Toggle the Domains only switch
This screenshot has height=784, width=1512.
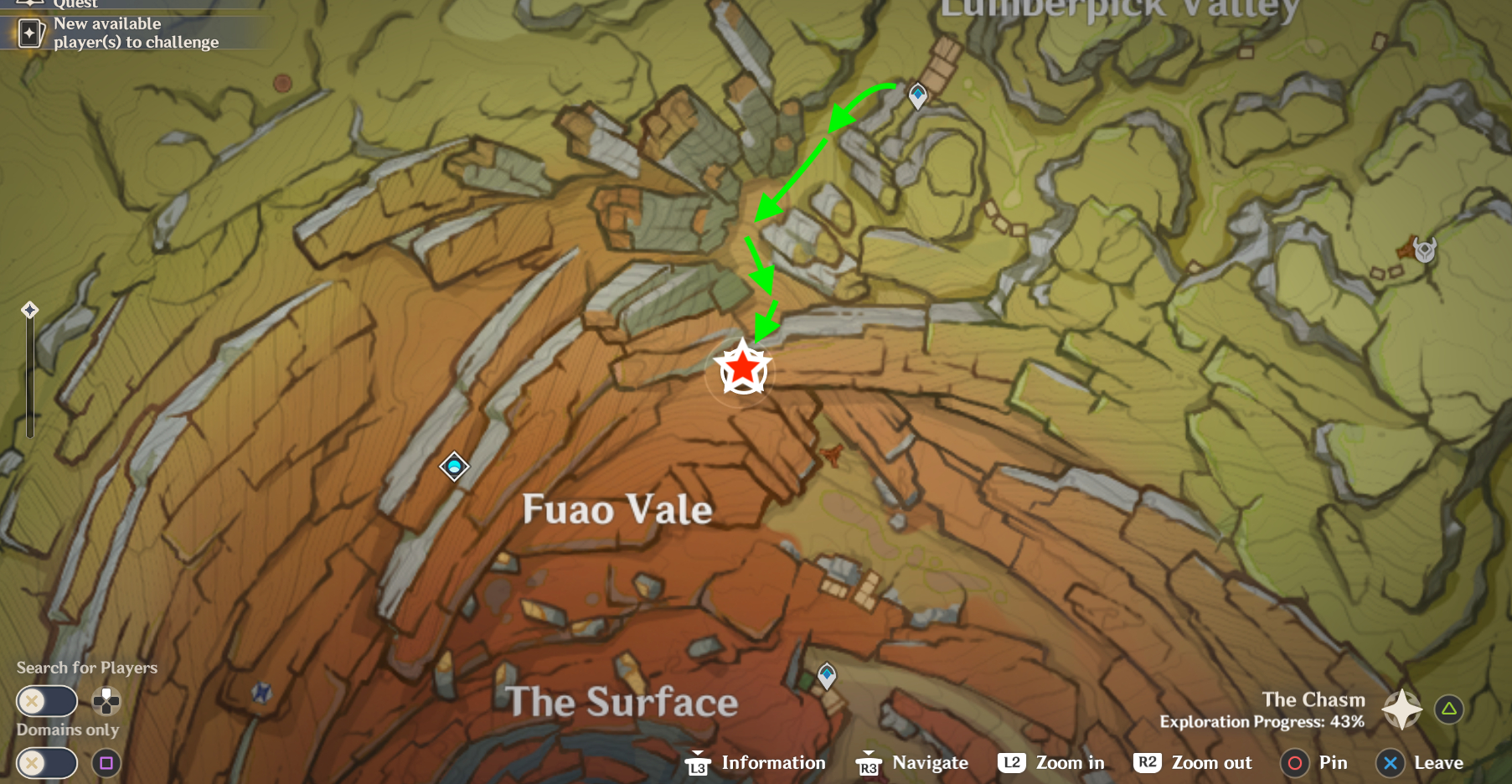click(x=47, y=763)
